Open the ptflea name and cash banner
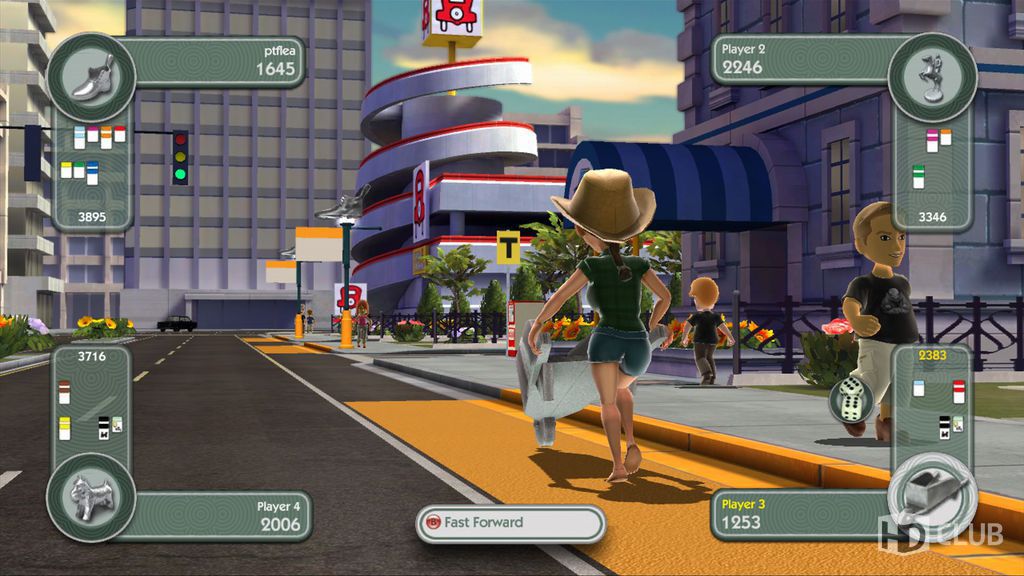This screenshot has width=1024, height=576. (215, 61)
